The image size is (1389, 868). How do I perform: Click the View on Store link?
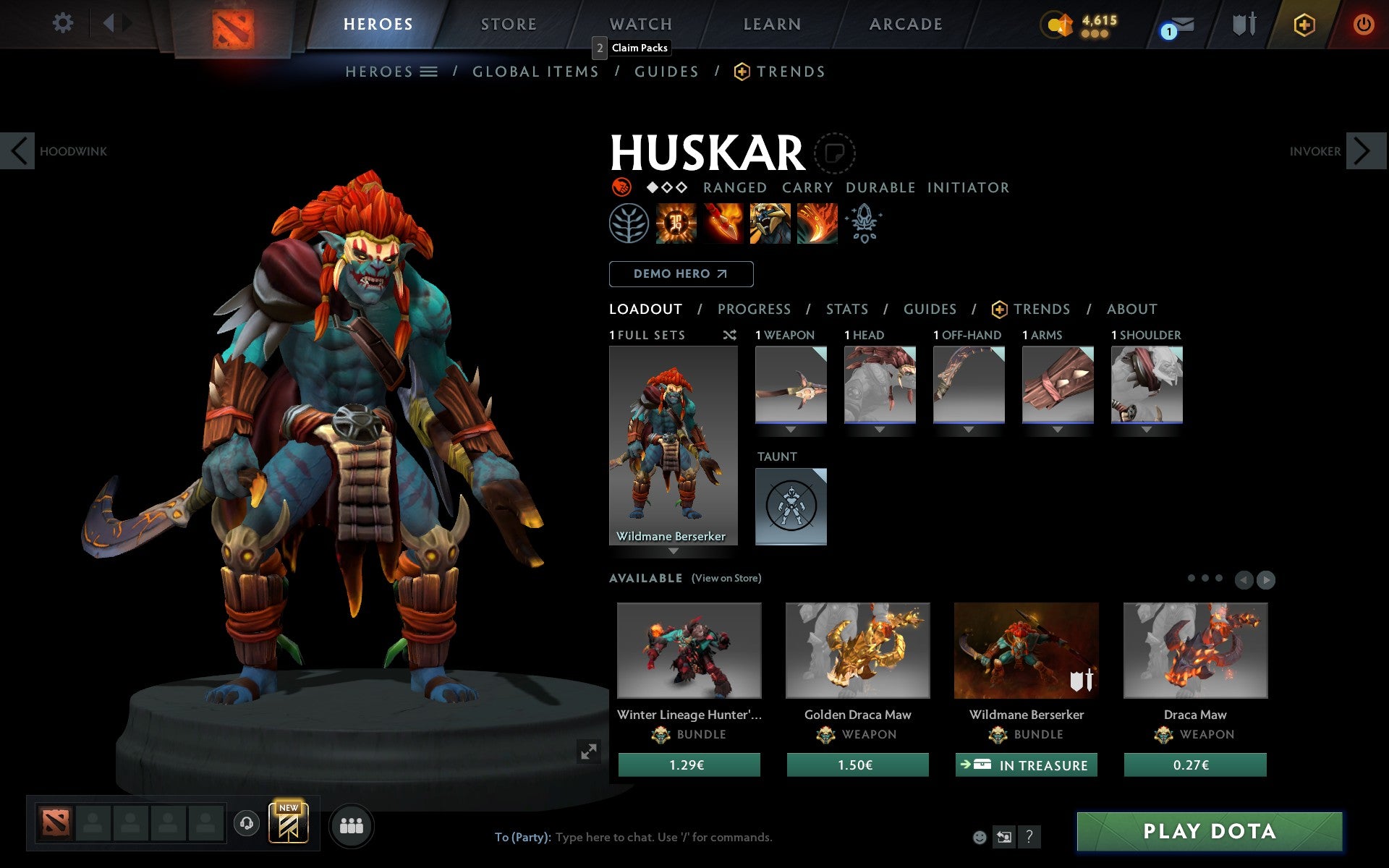tap(726, 578)
